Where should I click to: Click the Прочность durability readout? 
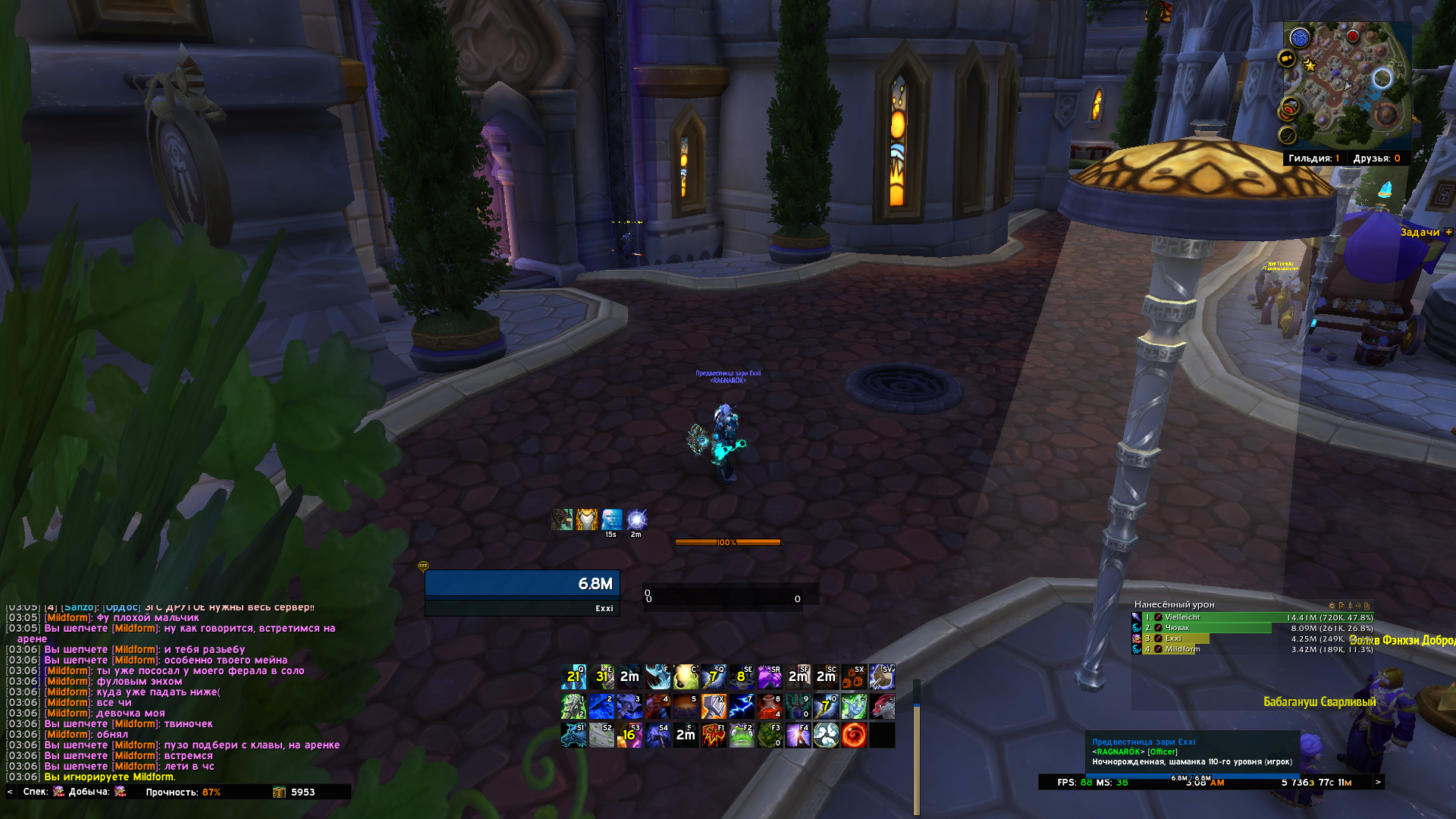pyautogui.click(x=183, y=792)
